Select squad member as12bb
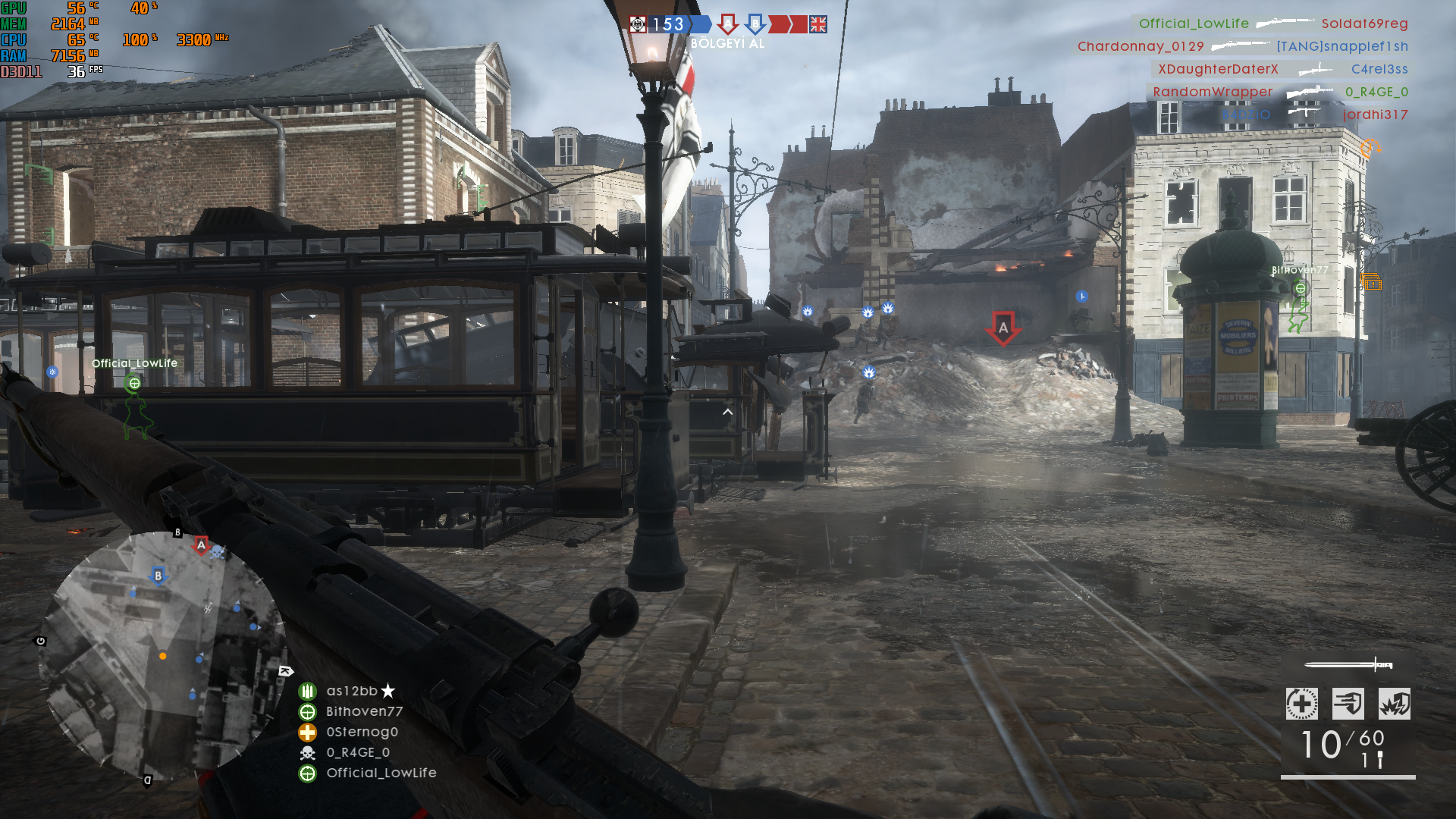The height and width of the screenshot is (819, 1456). click(352, 691)
